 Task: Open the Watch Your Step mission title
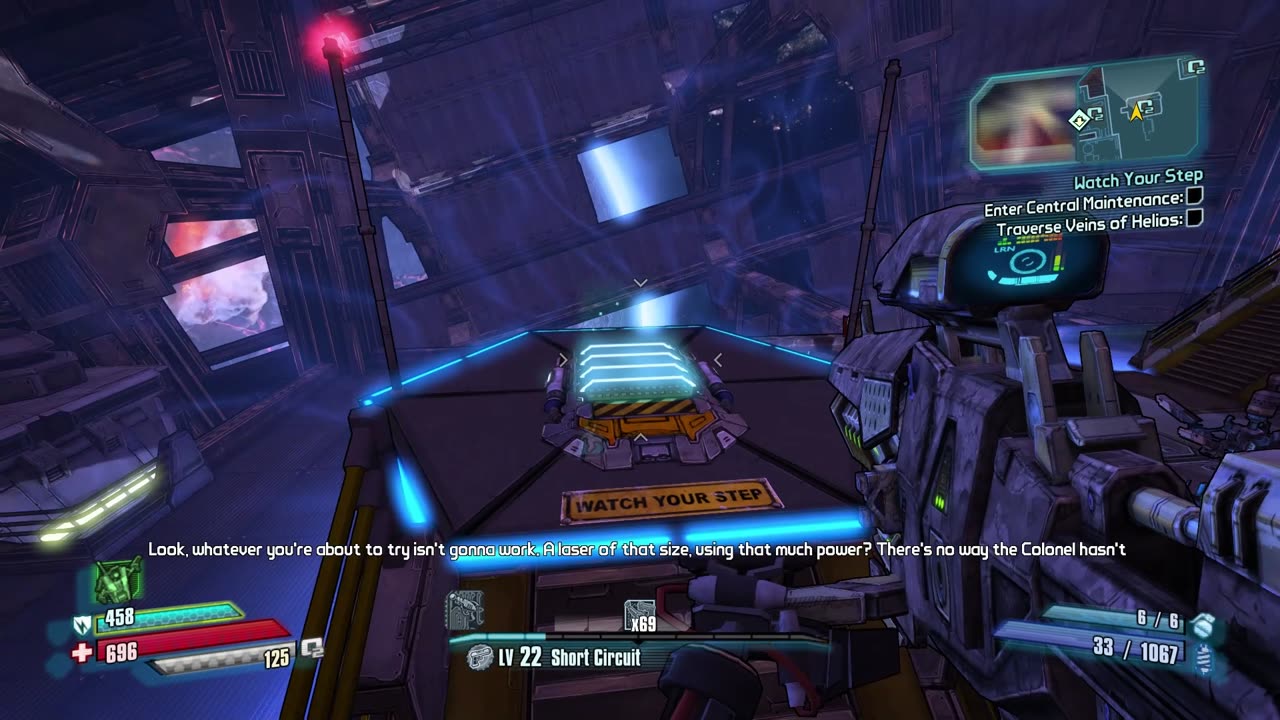[1138, 181]
